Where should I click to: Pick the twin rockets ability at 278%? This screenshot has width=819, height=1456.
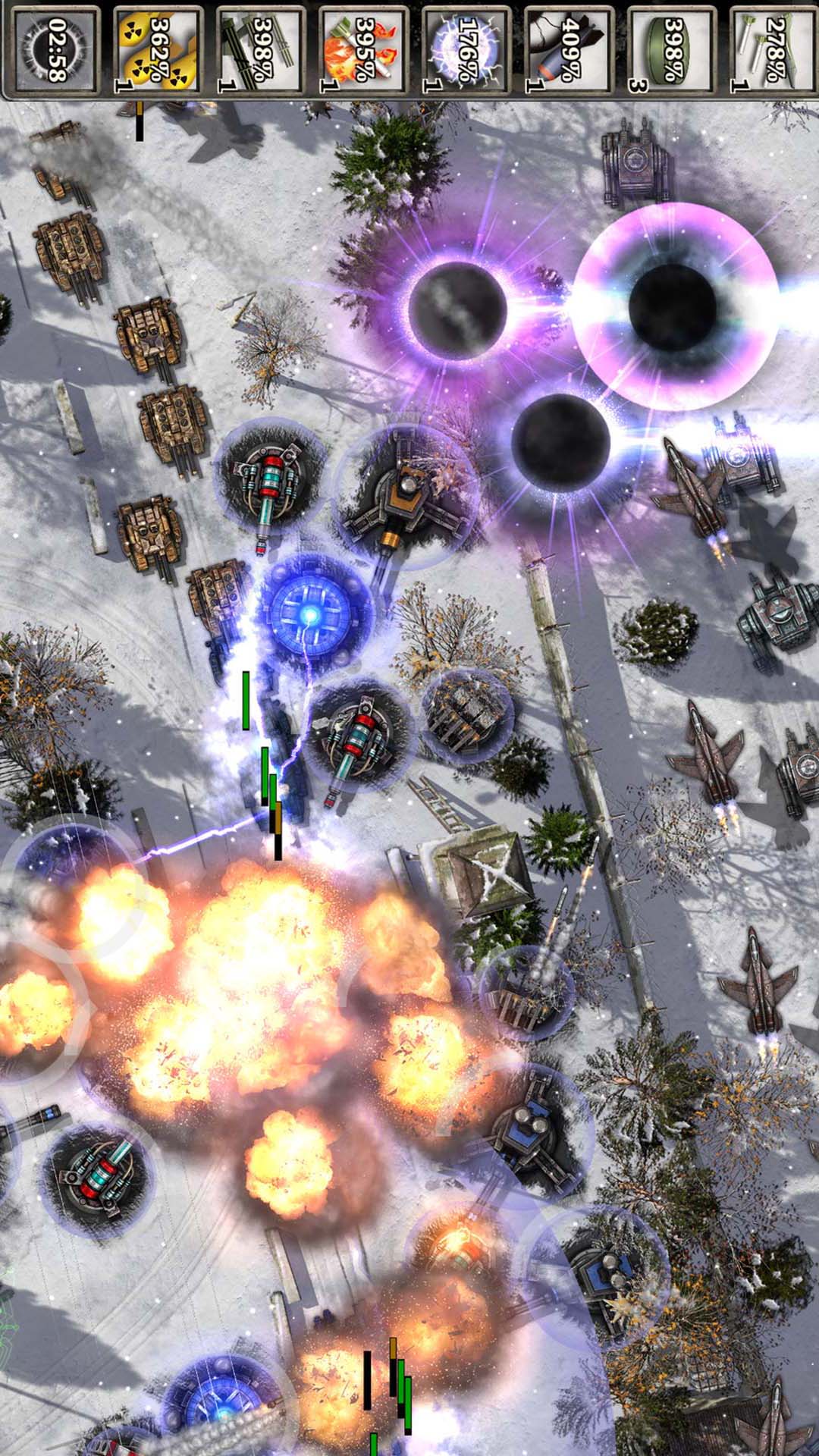pos(773,50)
